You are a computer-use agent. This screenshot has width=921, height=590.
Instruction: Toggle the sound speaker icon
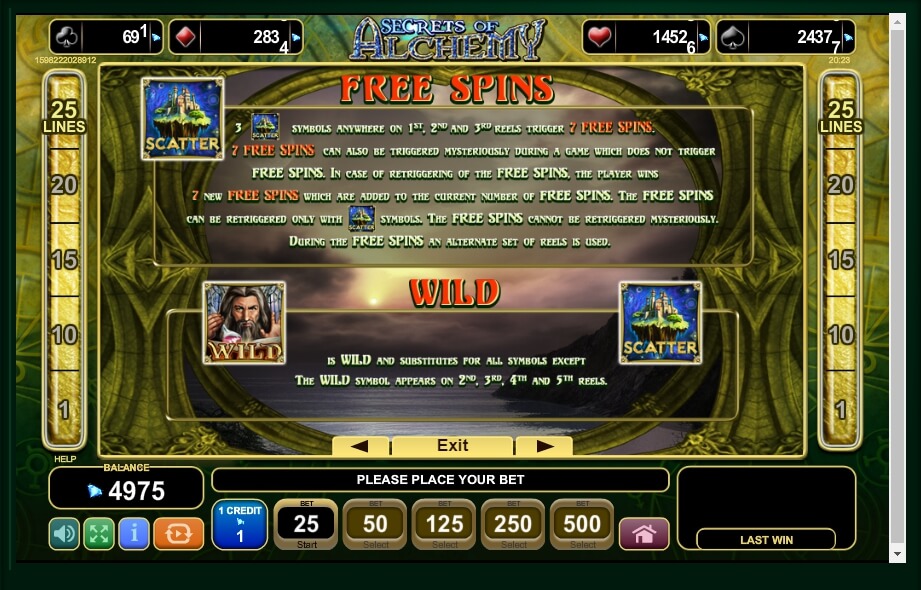point(64,534)
